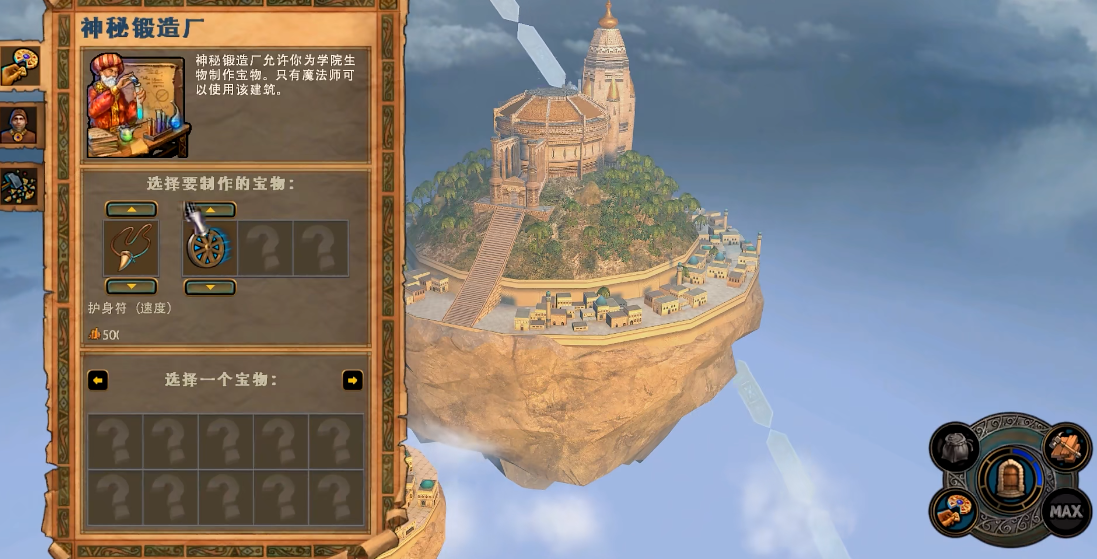The width and height of the screenshot is (1097, 559).
Task: Open the grey sack button
Action: pos(954,446)
